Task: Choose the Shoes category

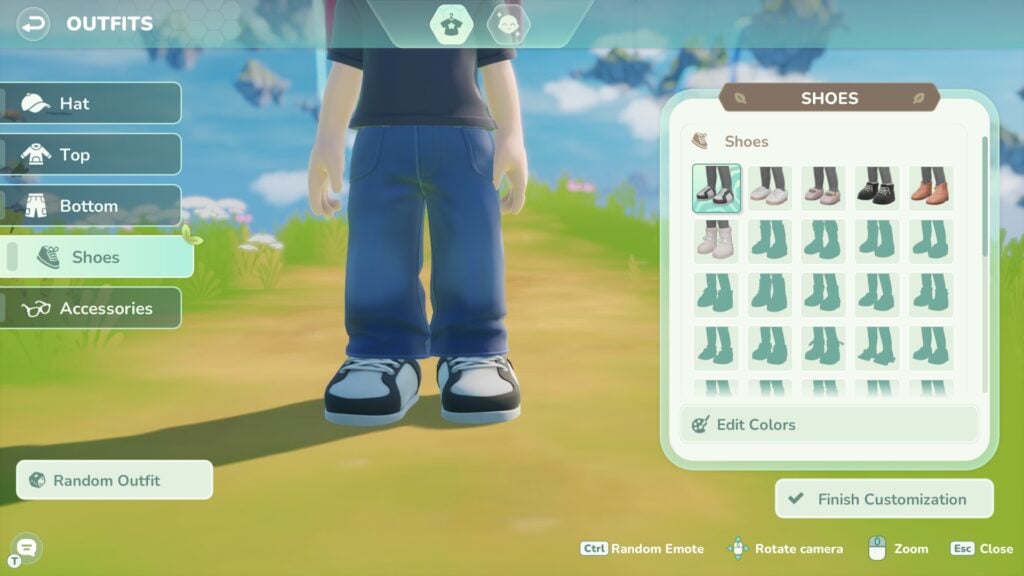Action: [x=98, y=257]
